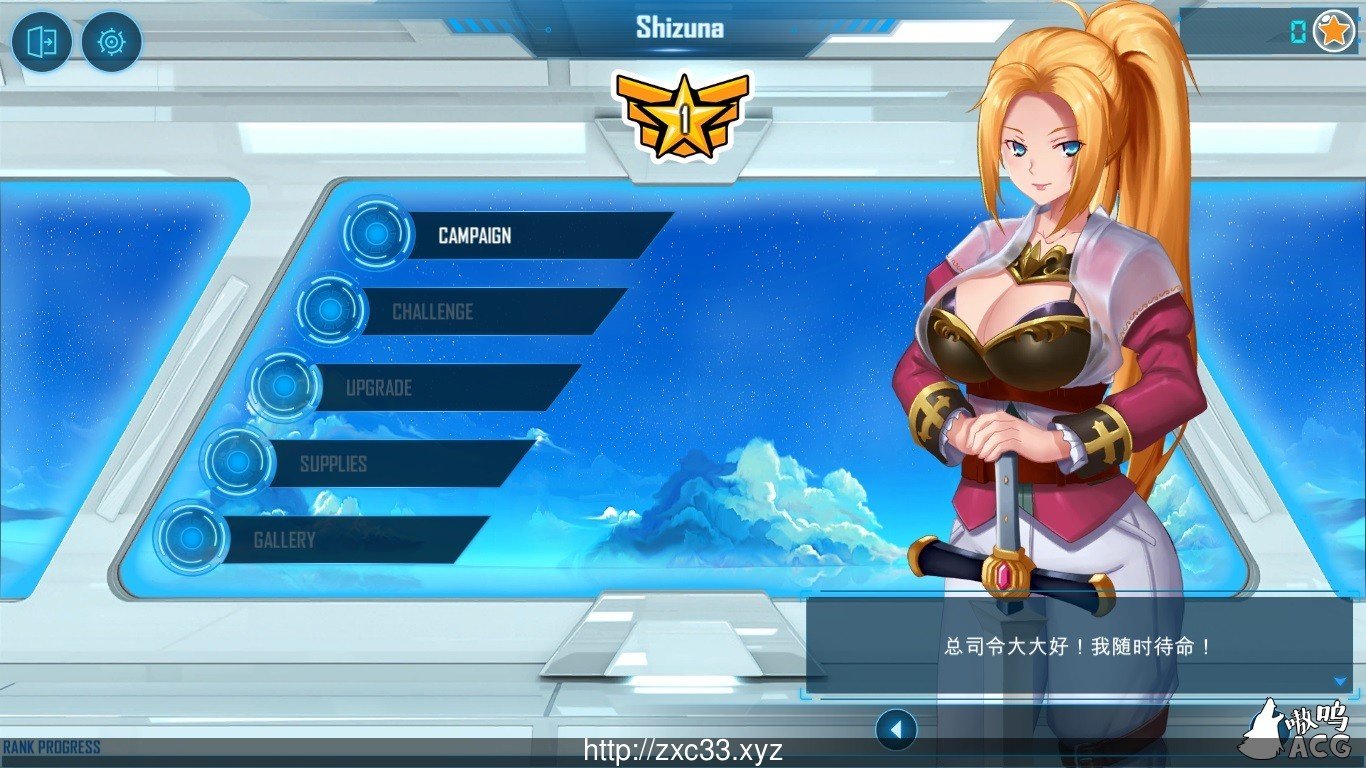
Task: Click the RANK PROGRESS bar
Action: tap(50, 745)
